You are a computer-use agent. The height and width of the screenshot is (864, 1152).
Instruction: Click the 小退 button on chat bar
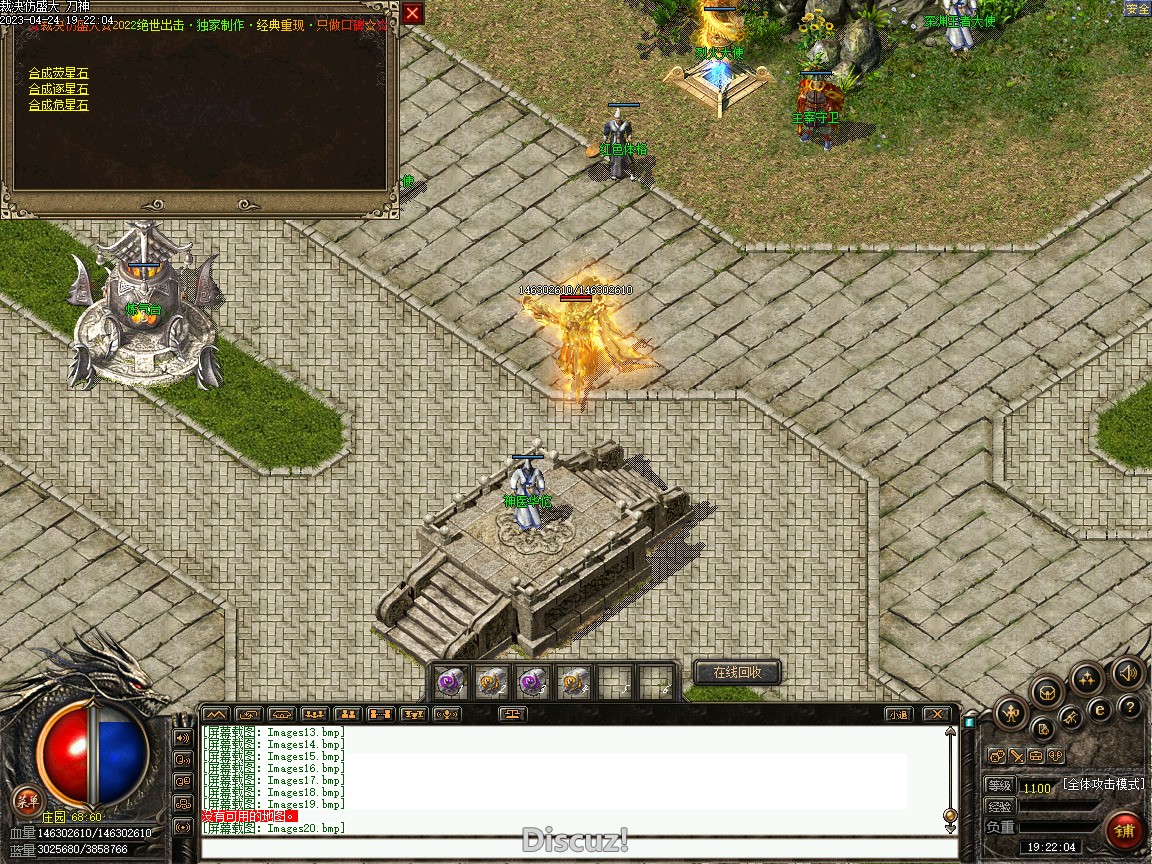coord(898,714)
